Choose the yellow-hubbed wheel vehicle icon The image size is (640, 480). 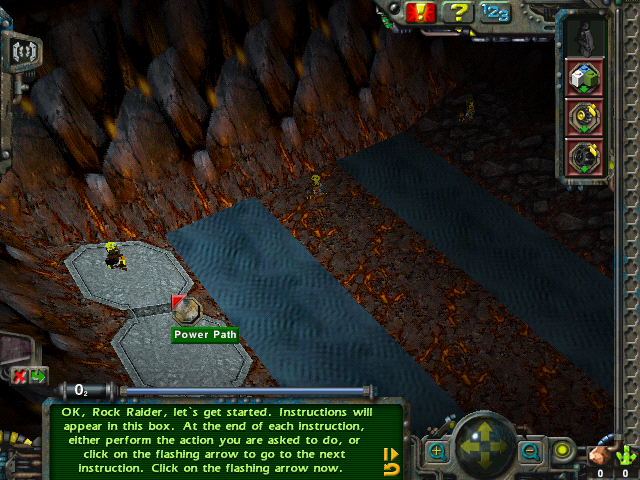pos(583,117)
